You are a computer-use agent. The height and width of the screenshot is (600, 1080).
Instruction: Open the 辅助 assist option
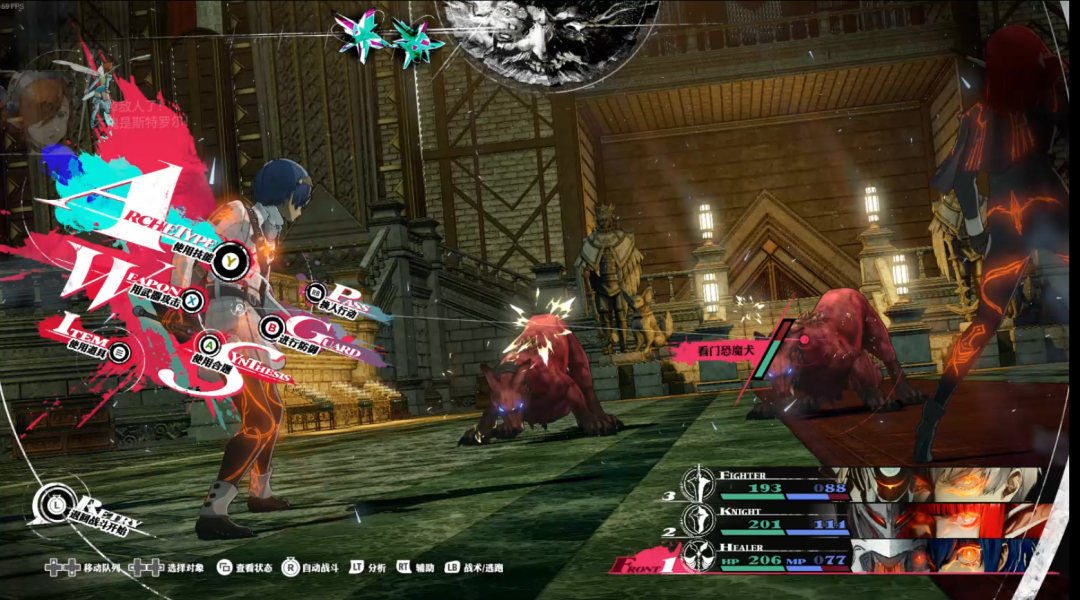404,568
